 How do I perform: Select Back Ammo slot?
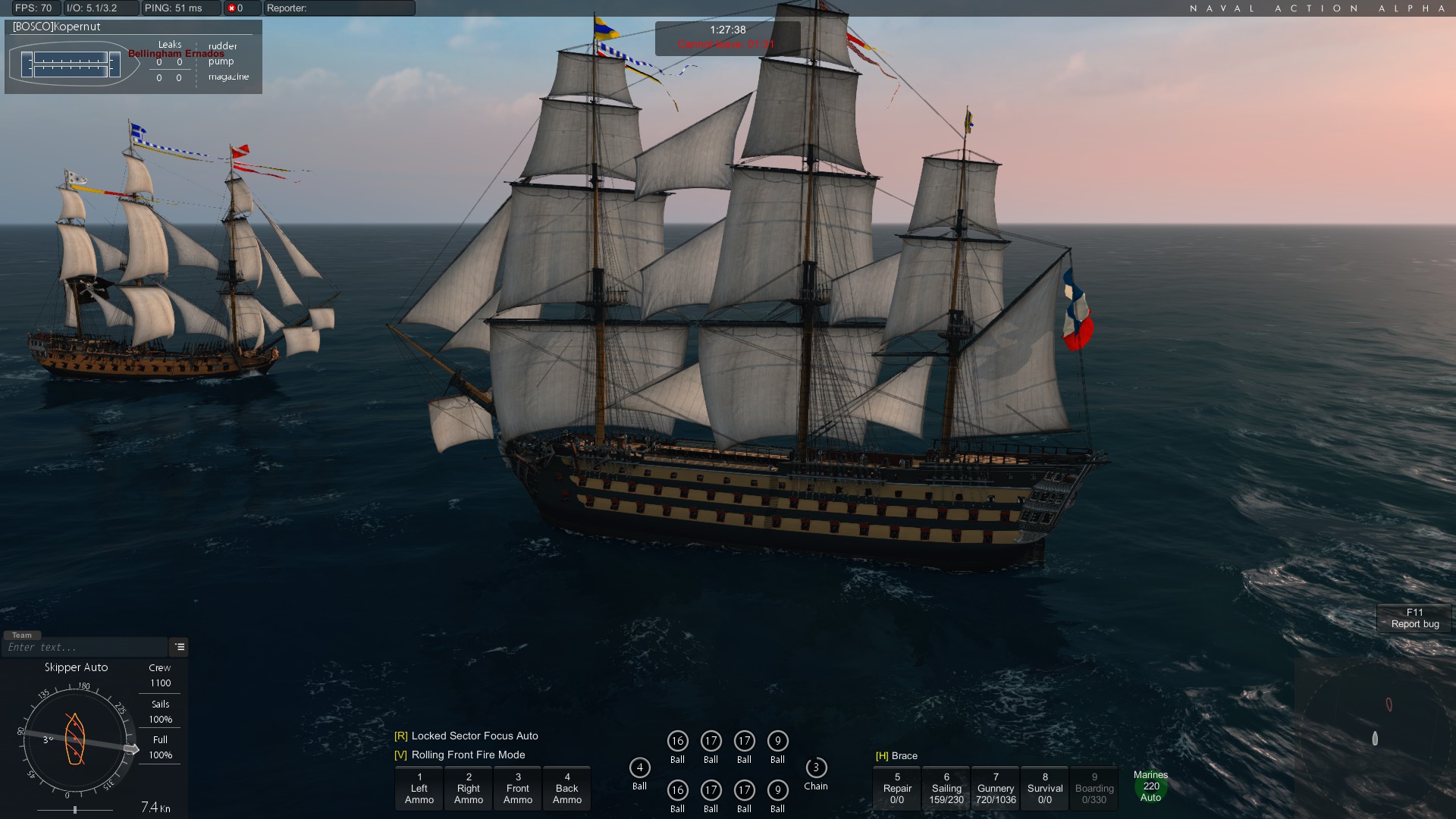(567, 789)
